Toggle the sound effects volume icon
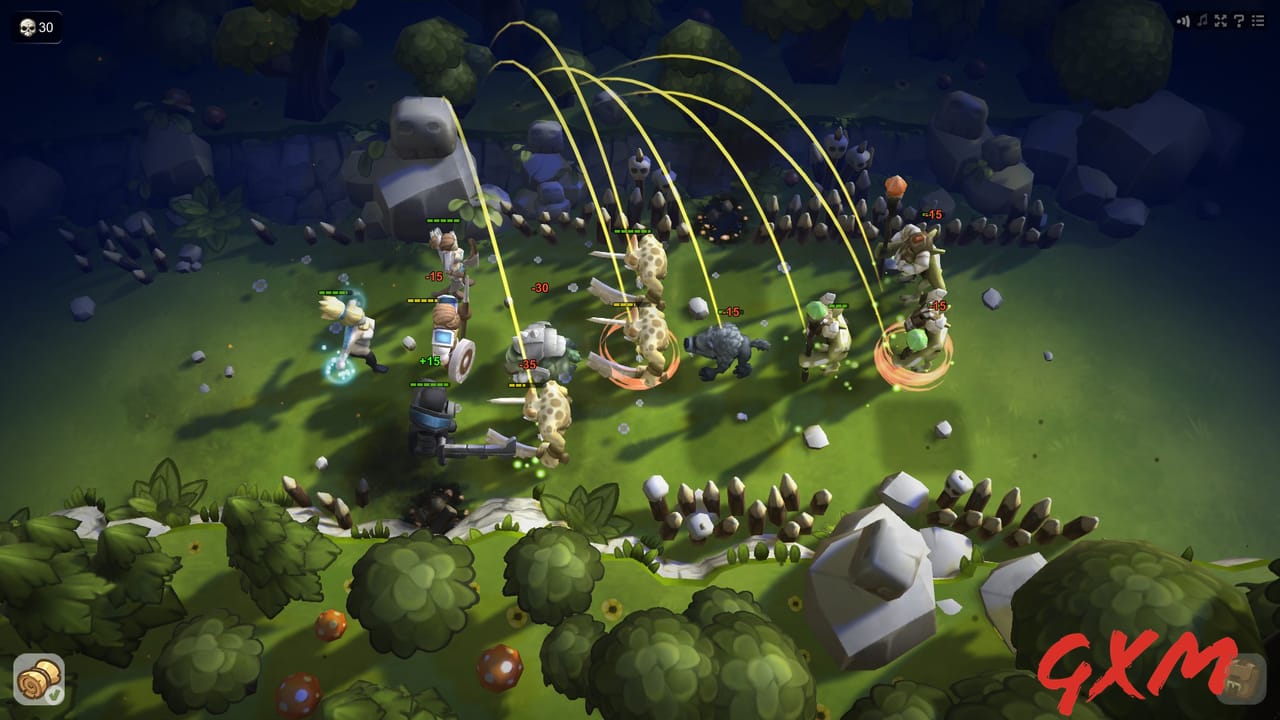The width and height of the screenshot is (1280, 720). [1185, 20]
